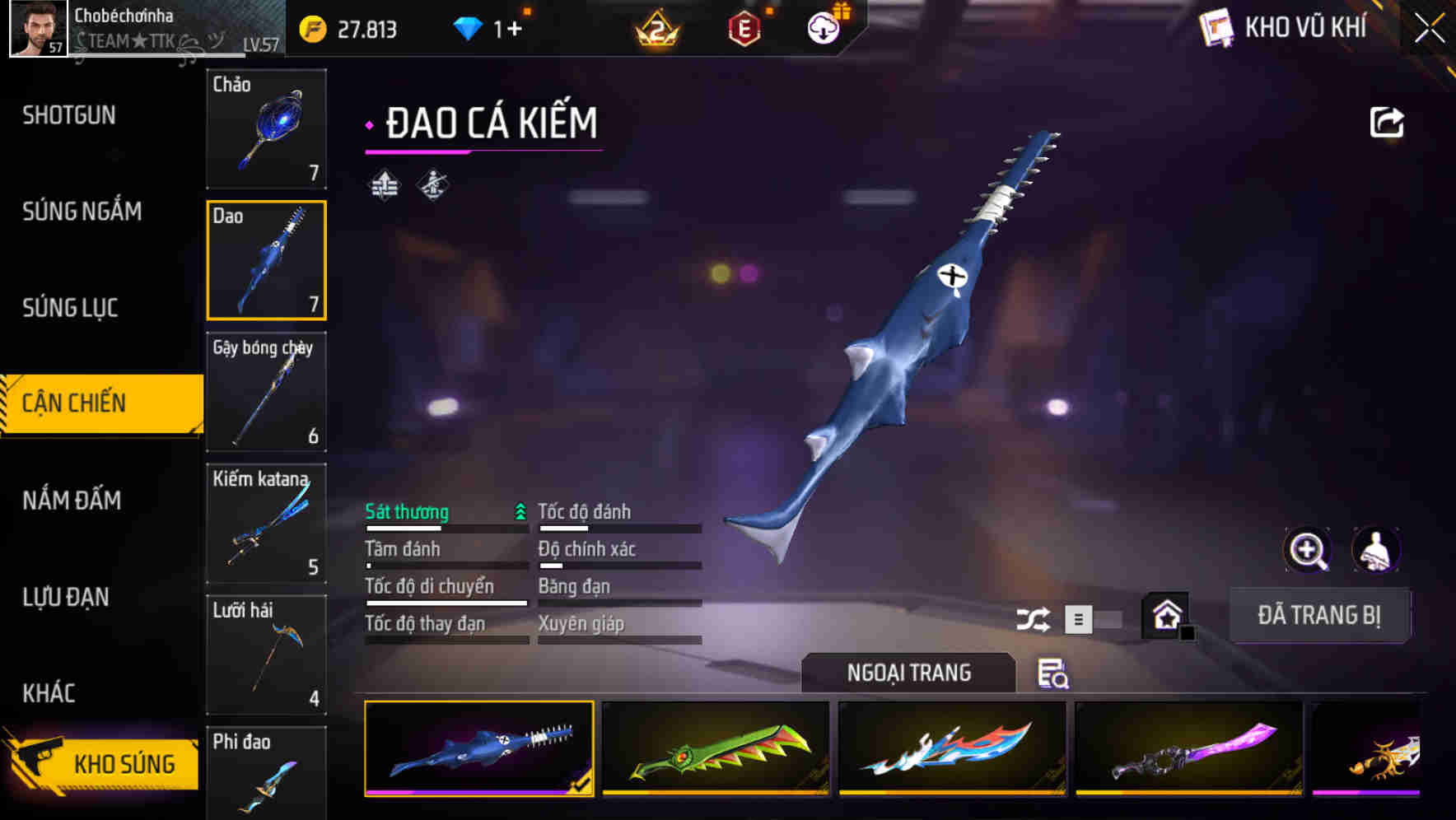Select the magnifier zoom icon for weapon preview
Screen dimensions: 1456x820
pos(1308,550)
